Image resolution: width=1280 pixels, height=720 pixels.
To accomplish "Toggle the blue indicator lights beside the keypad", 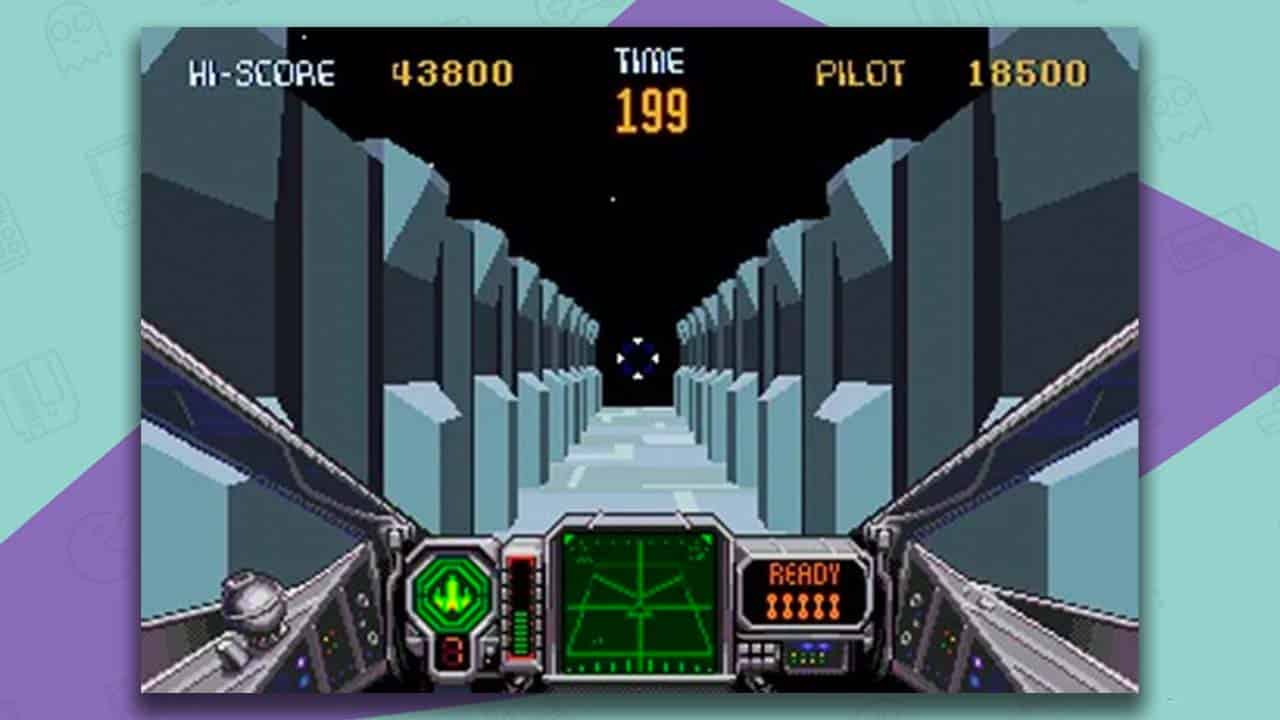I will [813, 647].
